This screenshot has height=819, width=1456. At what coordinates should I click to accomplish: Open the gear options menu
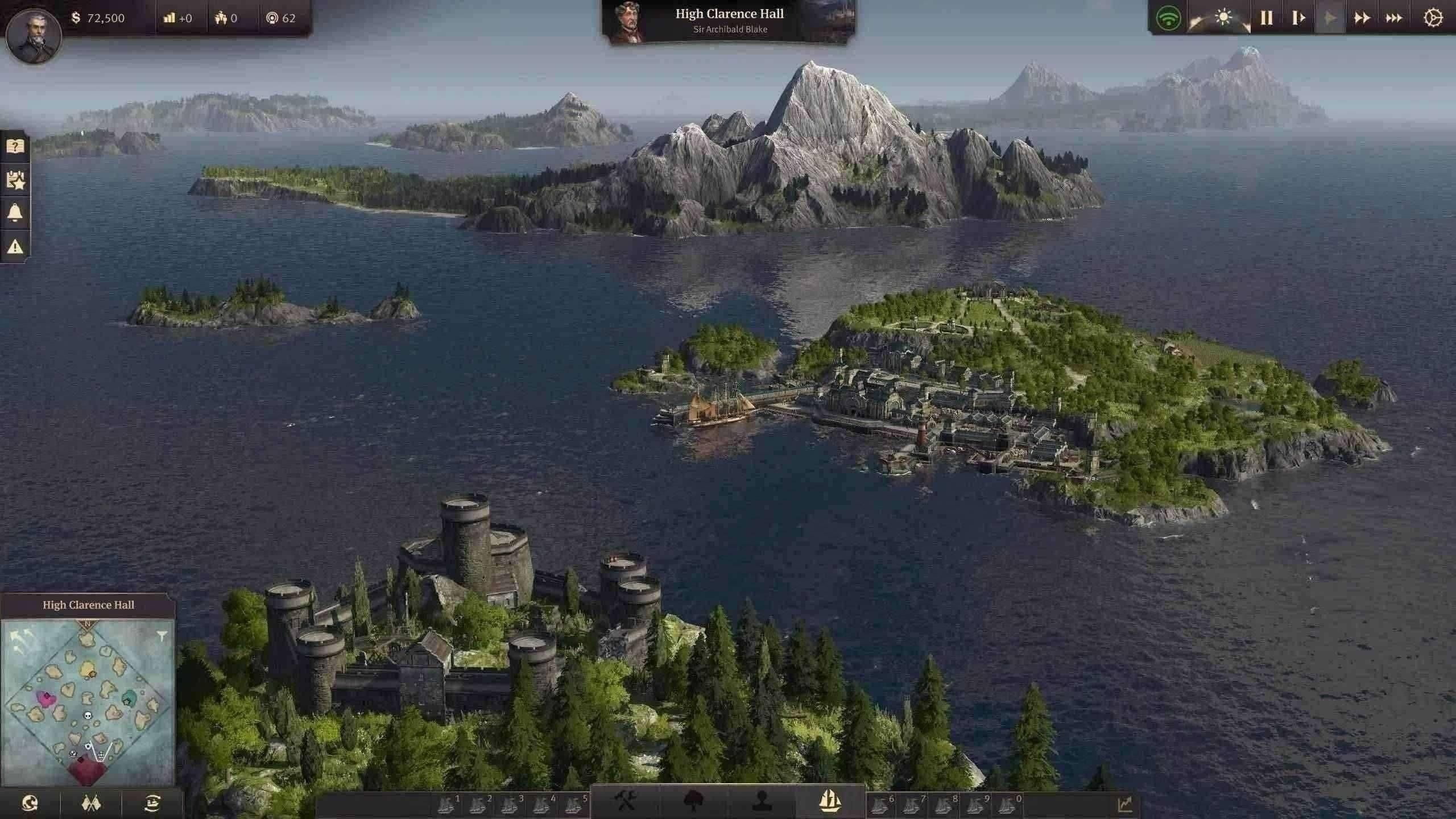tap(1433, 18)
